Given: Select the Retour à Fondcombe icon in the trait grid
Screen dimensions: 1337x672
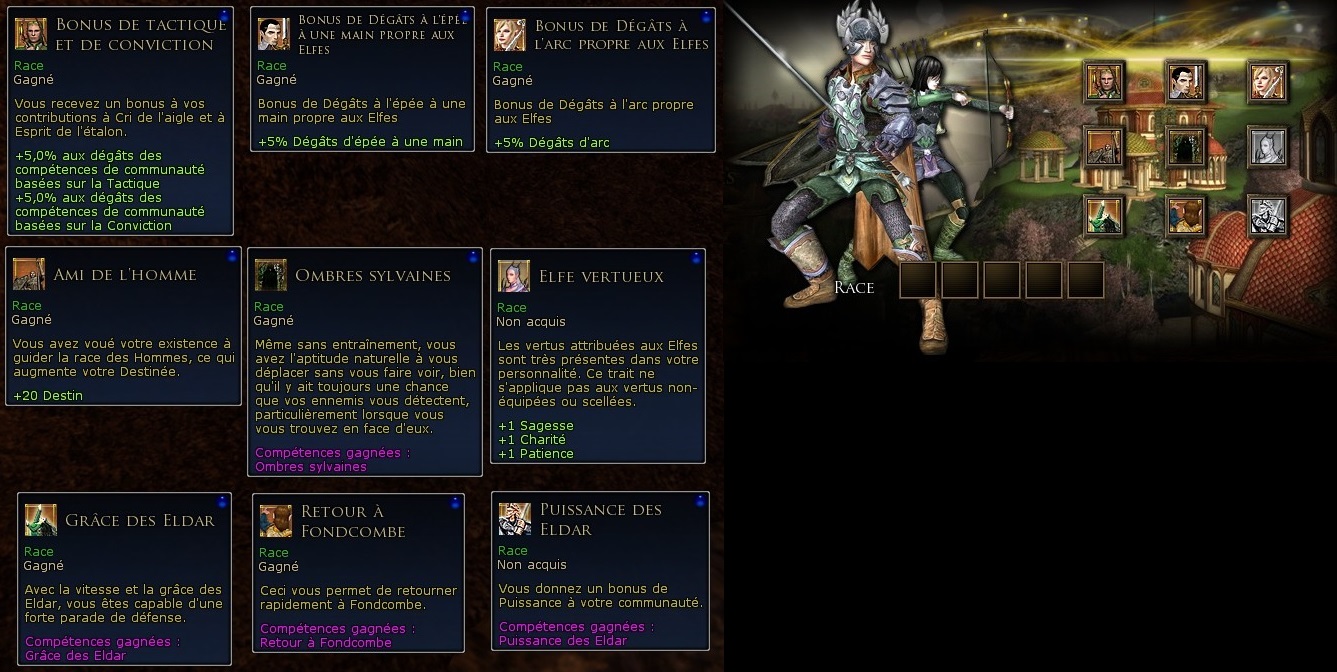Looking at the screenshot, I should 1185,214.
